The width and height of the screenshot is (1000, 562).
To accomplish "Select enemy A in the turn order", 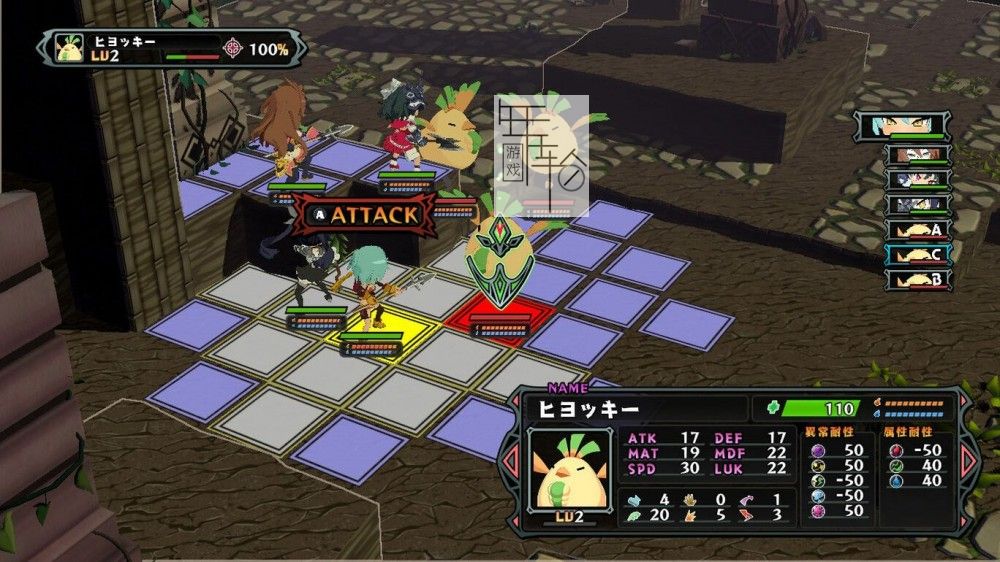I will click(x=916, y=230).
